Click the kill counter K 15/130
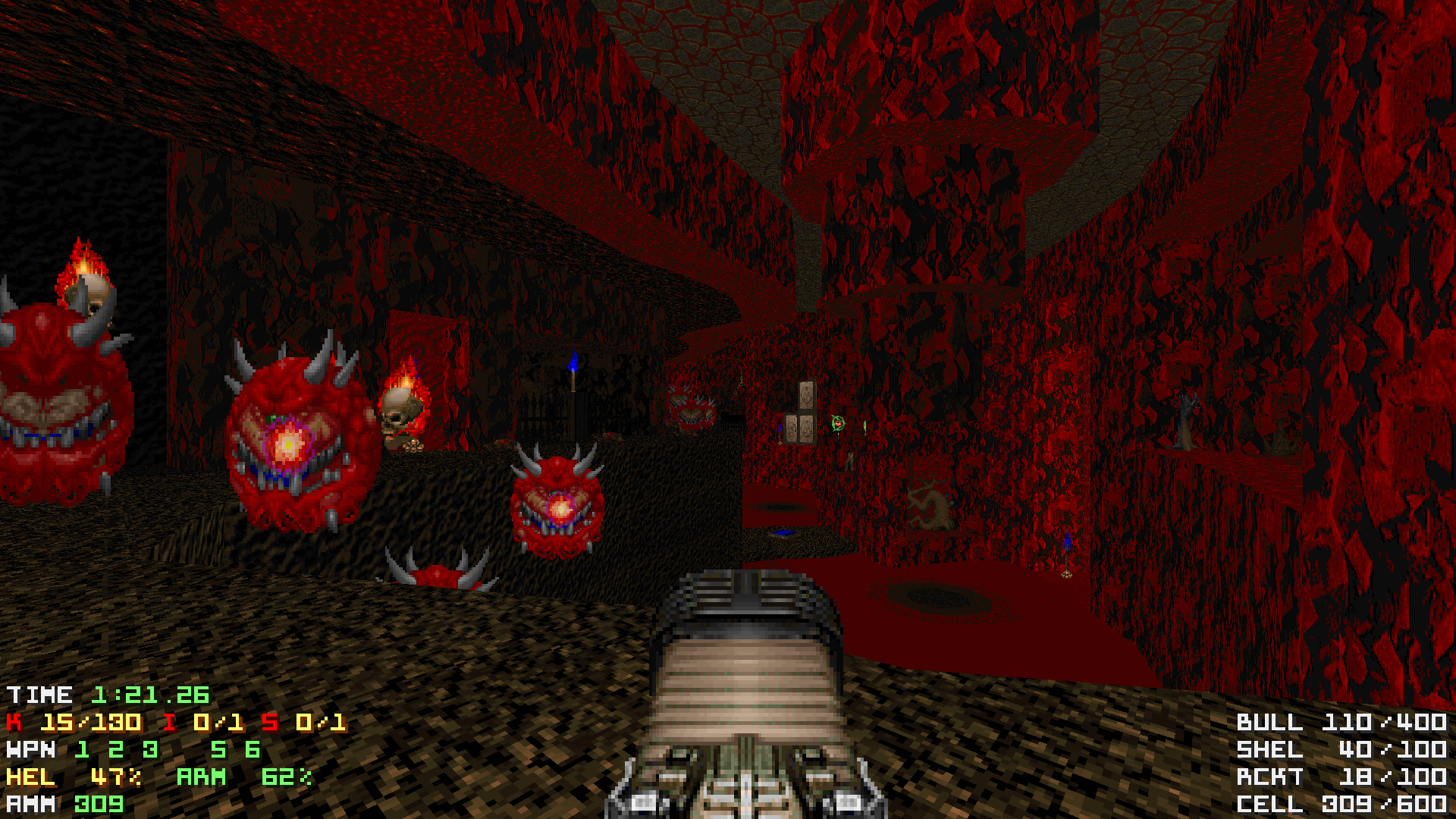This screenshot has height=819, width=1456. [72, 723]
